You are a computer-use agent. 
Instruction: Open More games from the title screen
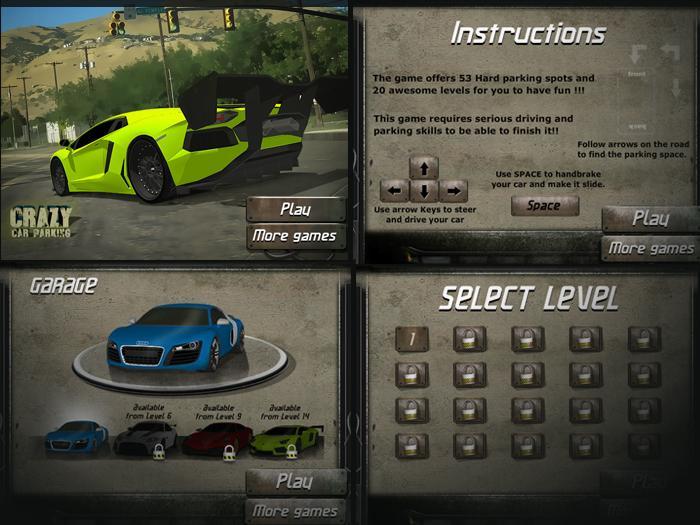point(296,237)
